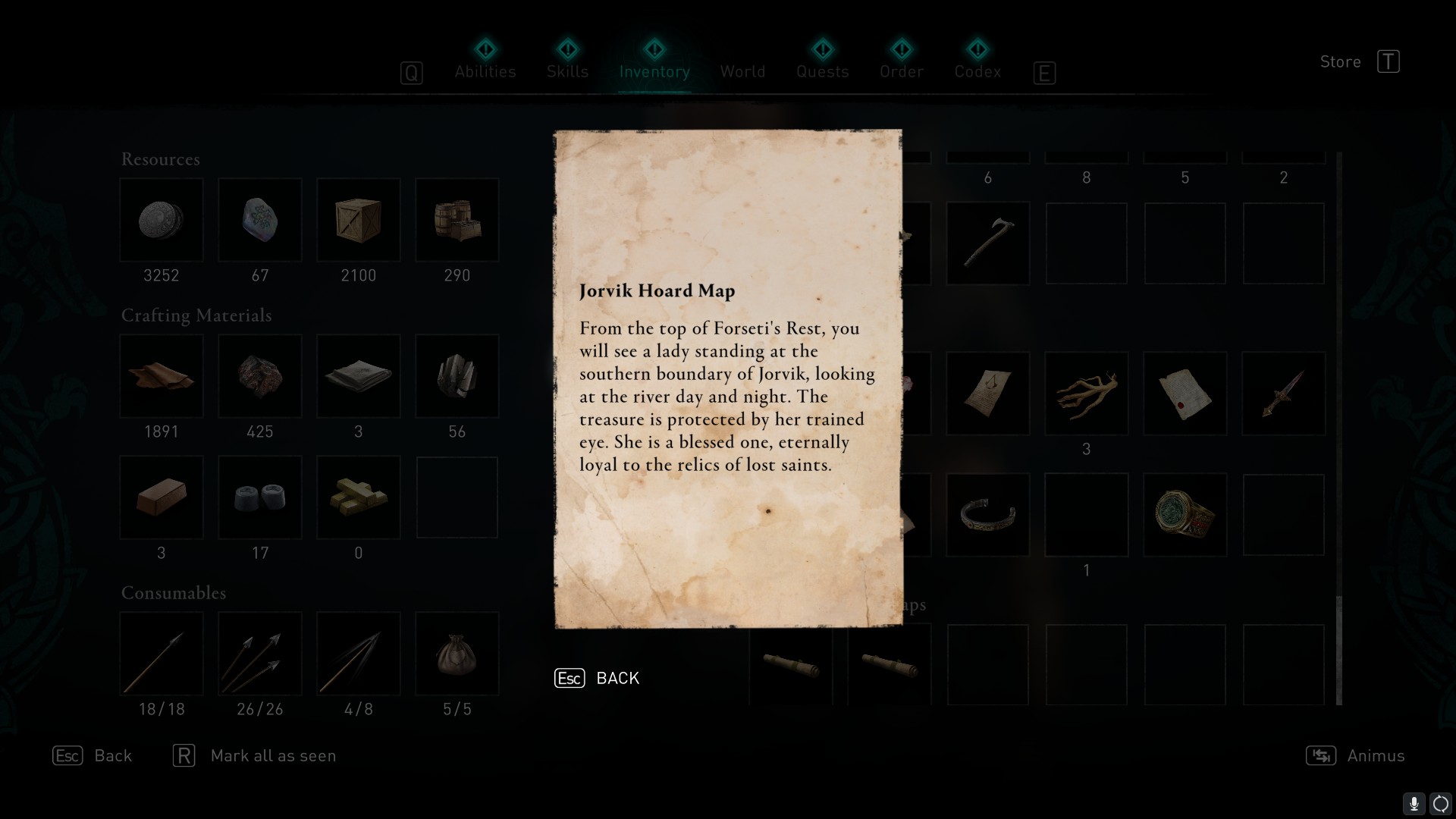Pick the brown ingot slot
This screenshot has width=1456, height=819.
pos(162,497)
